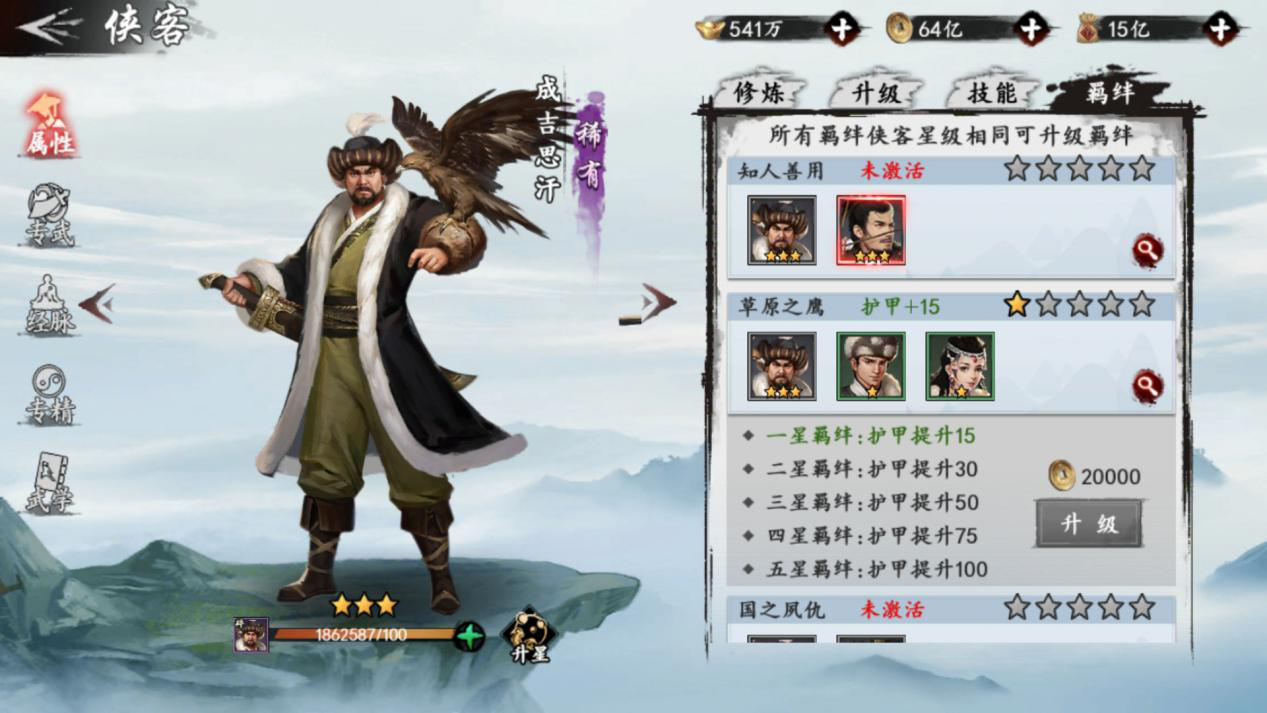The image size is (1267, 713).
Task: Switch to the previous hero with left arrow
Action: point(97,303)
